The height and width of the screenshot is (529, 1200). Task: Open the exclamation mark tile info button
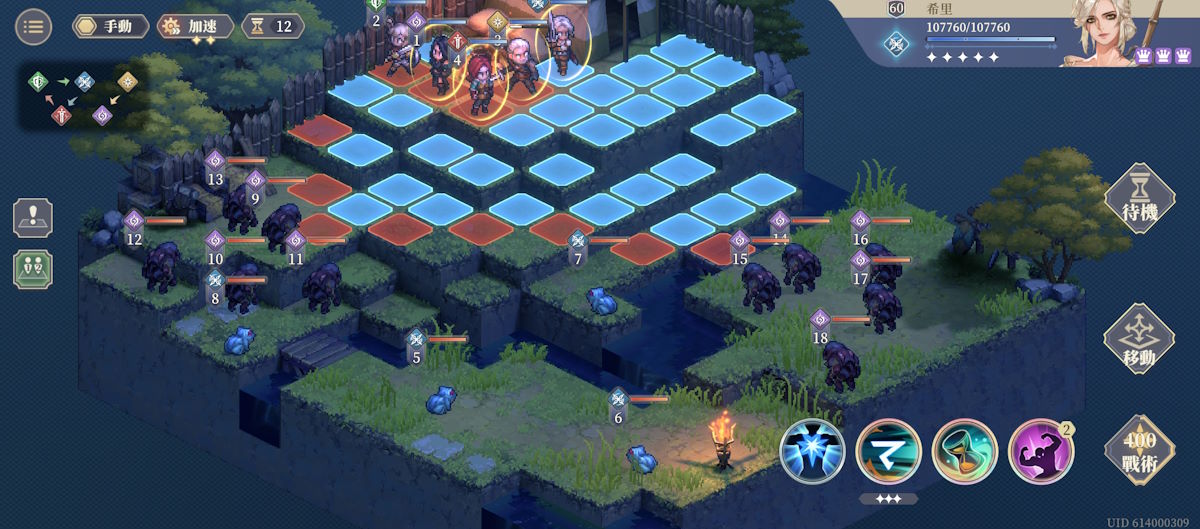coord(33,217)
